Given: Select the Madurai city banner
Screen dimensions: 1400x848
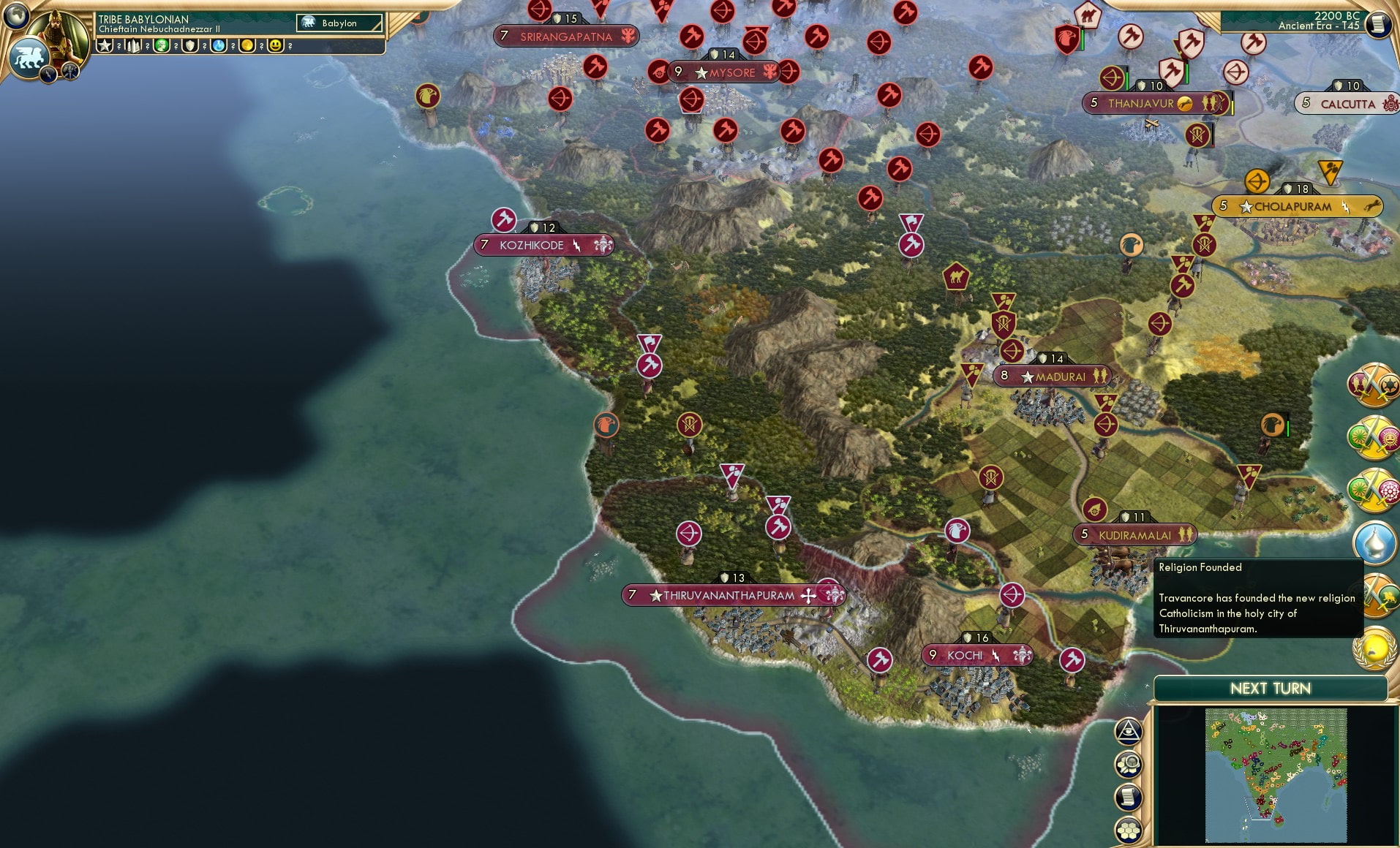Looking at the screenshot, I should (x=1053, y=375).
